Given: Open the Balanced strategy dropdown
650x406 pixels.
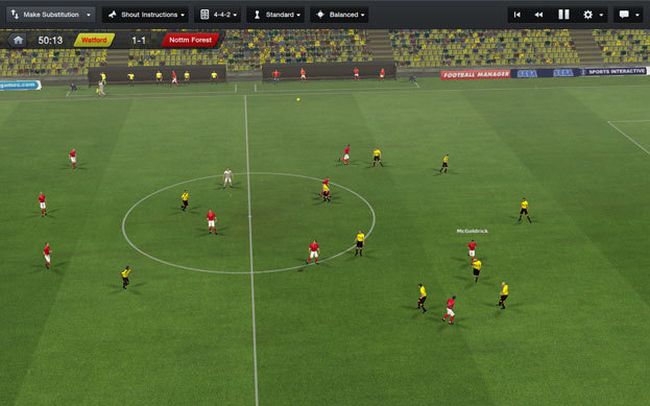Looking at the screenshot, I should [x=339, y=15].
